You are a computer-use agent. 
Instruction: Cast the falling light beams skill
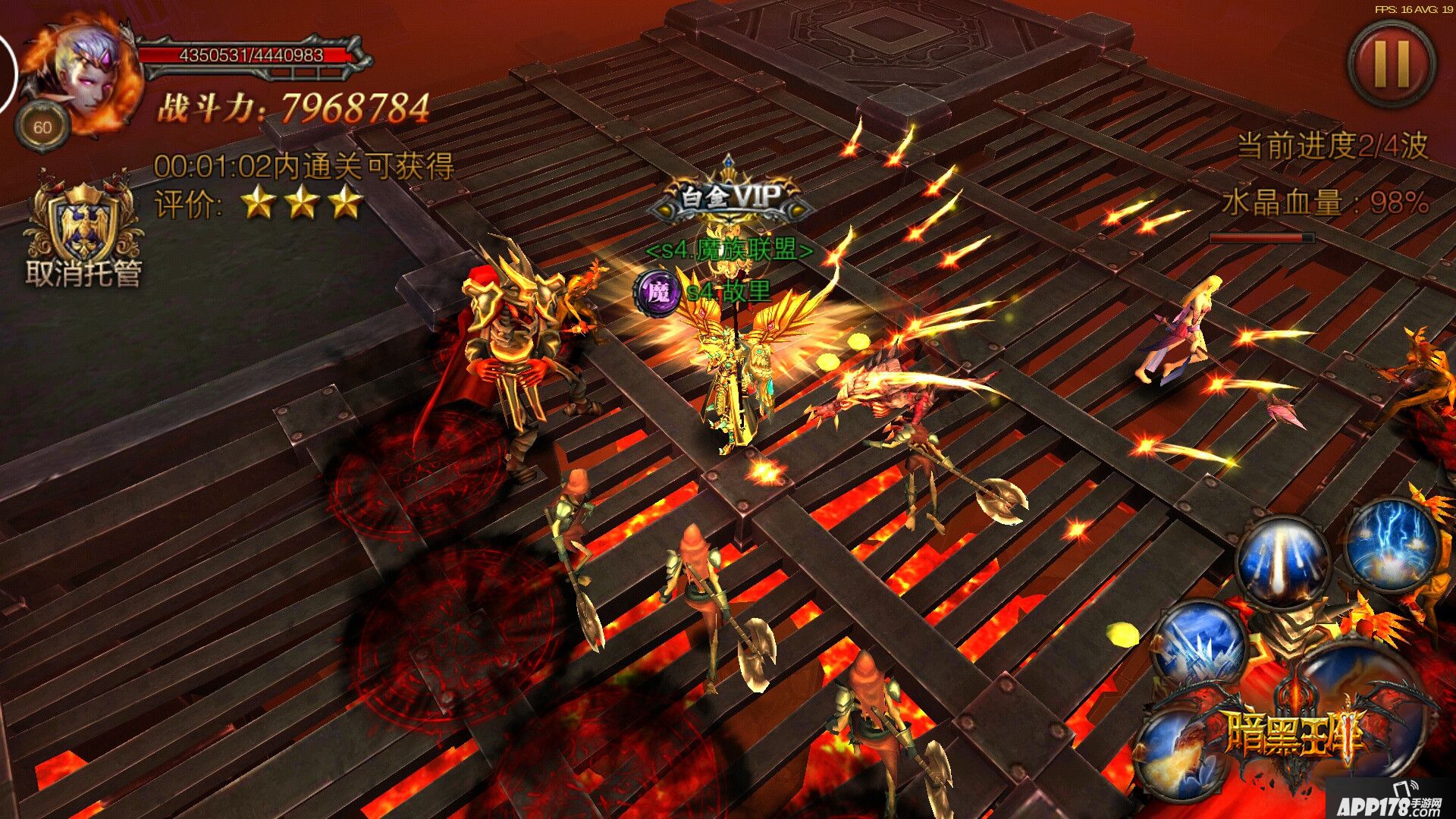[1283, 561]
